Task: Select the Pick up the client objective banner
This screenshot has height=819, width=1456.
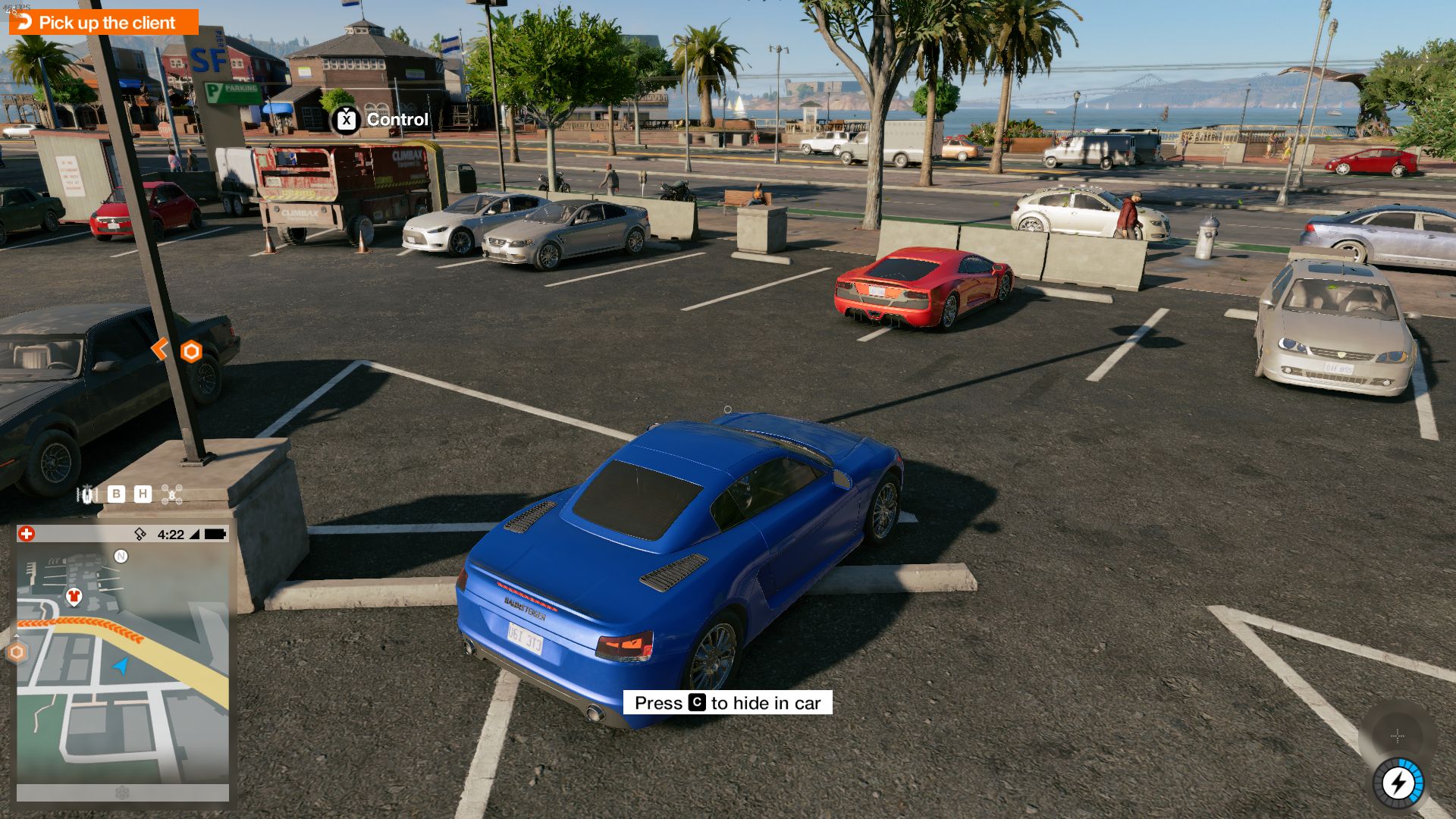Action: pos(106,23)
